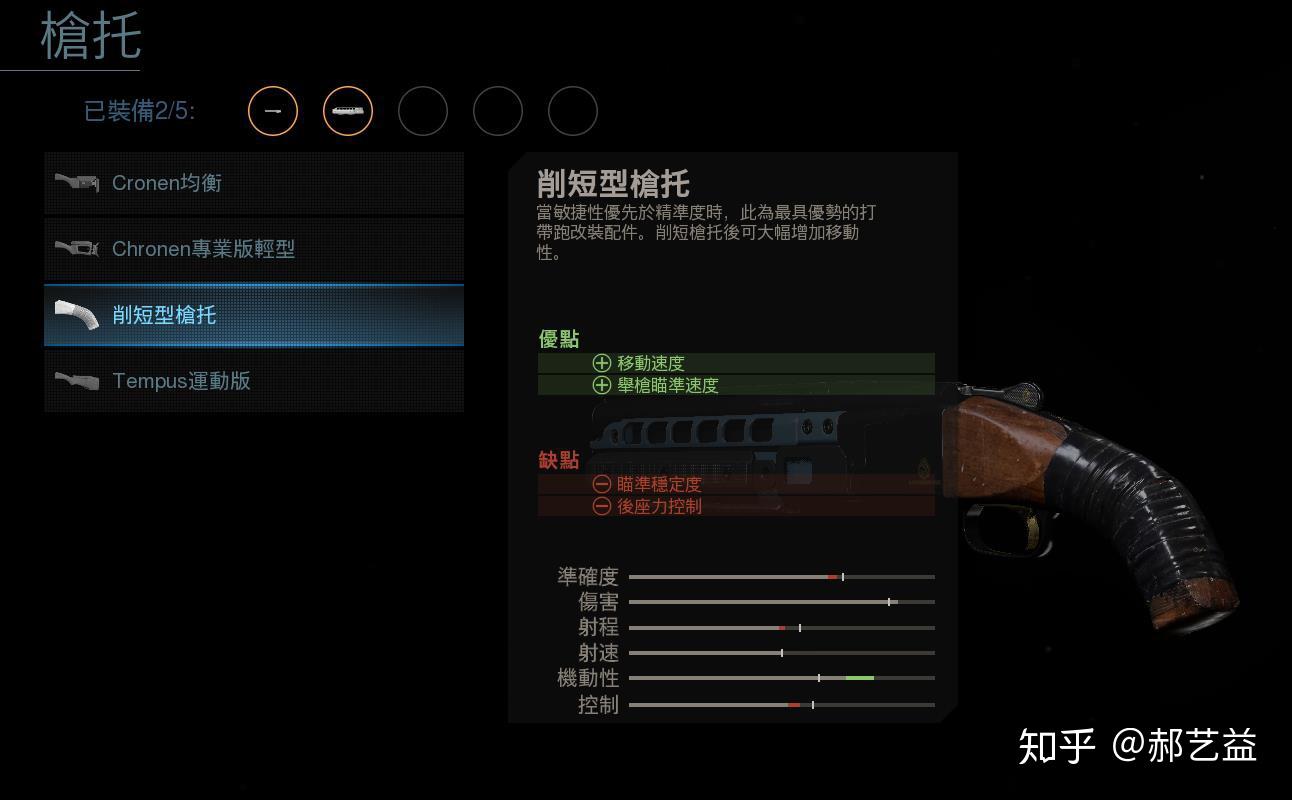
Task: Select the third empty attachment slot circle
Action: coord(422,111)
